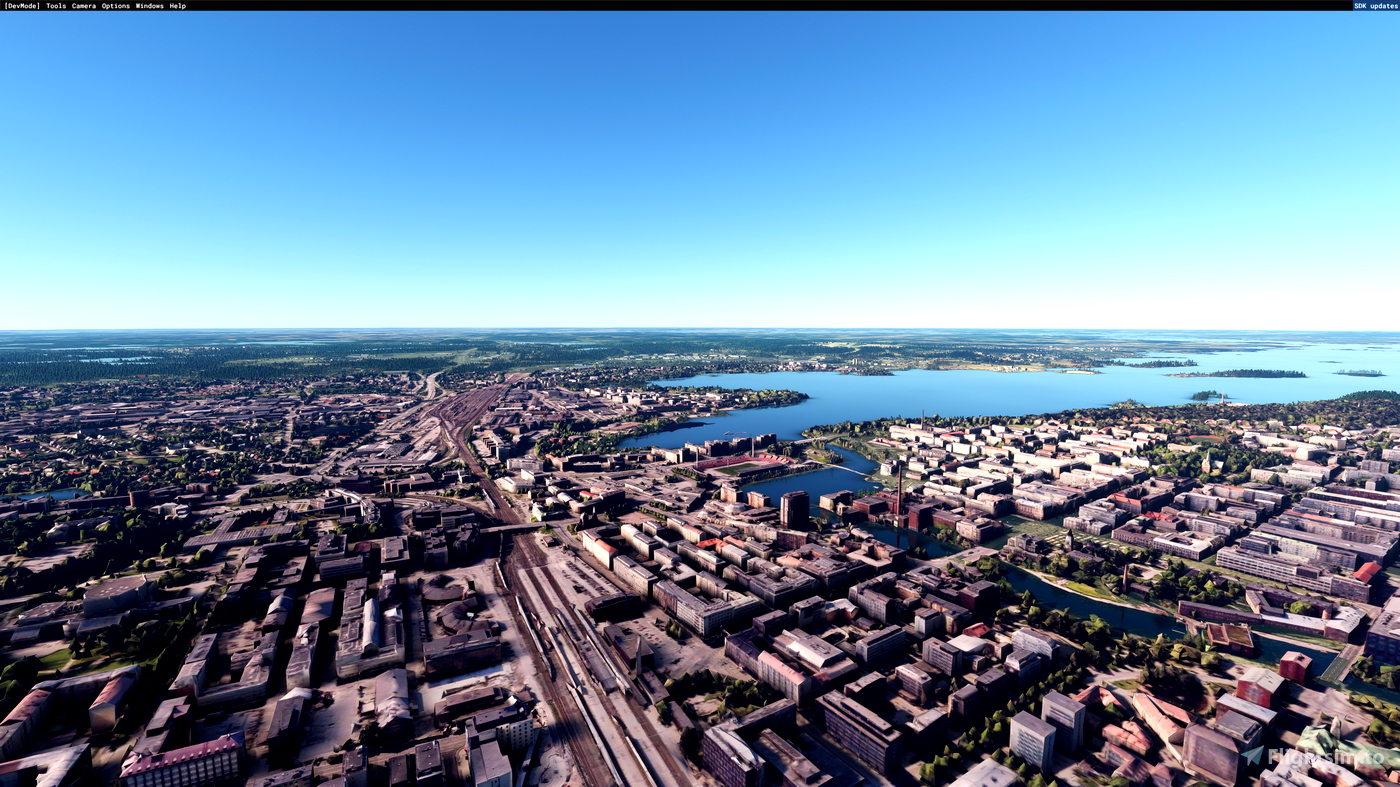The height and width of the screenshot is (787, 1400).
Task: Click the blue SDK updates label
Action: 1374,5
